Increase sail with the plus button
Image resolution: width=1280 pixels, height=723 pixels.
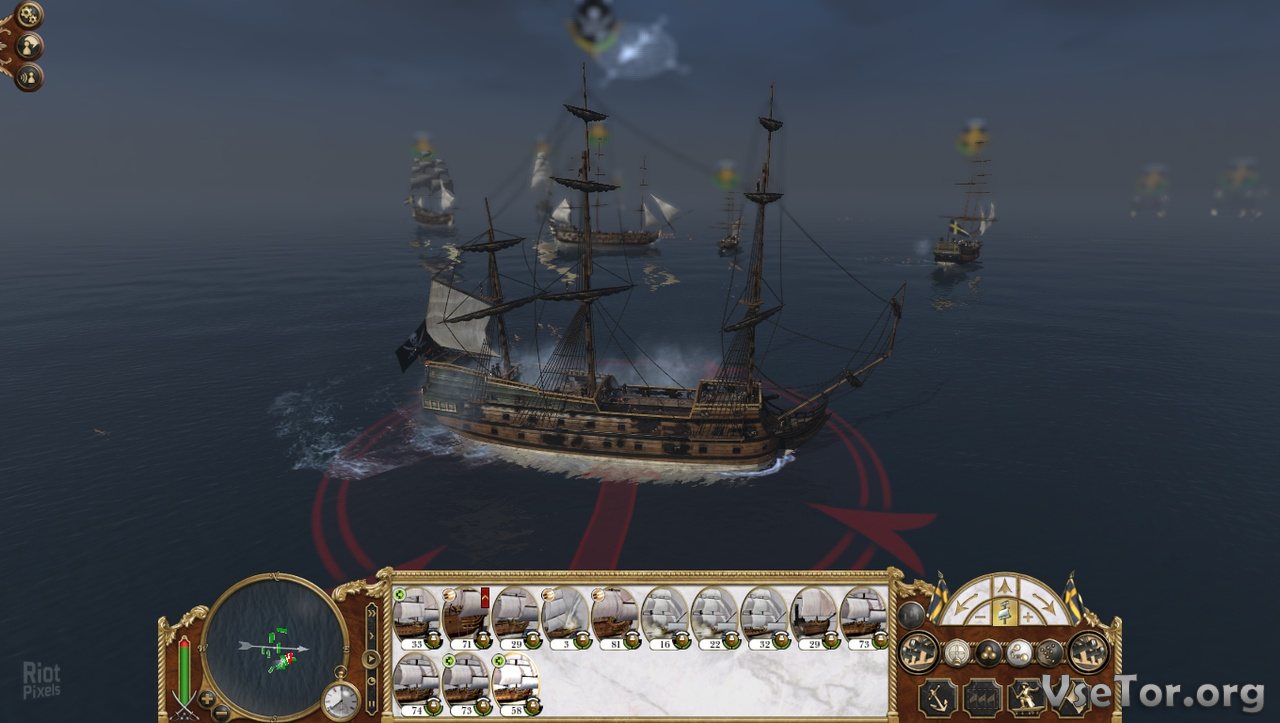[1030, 616]
